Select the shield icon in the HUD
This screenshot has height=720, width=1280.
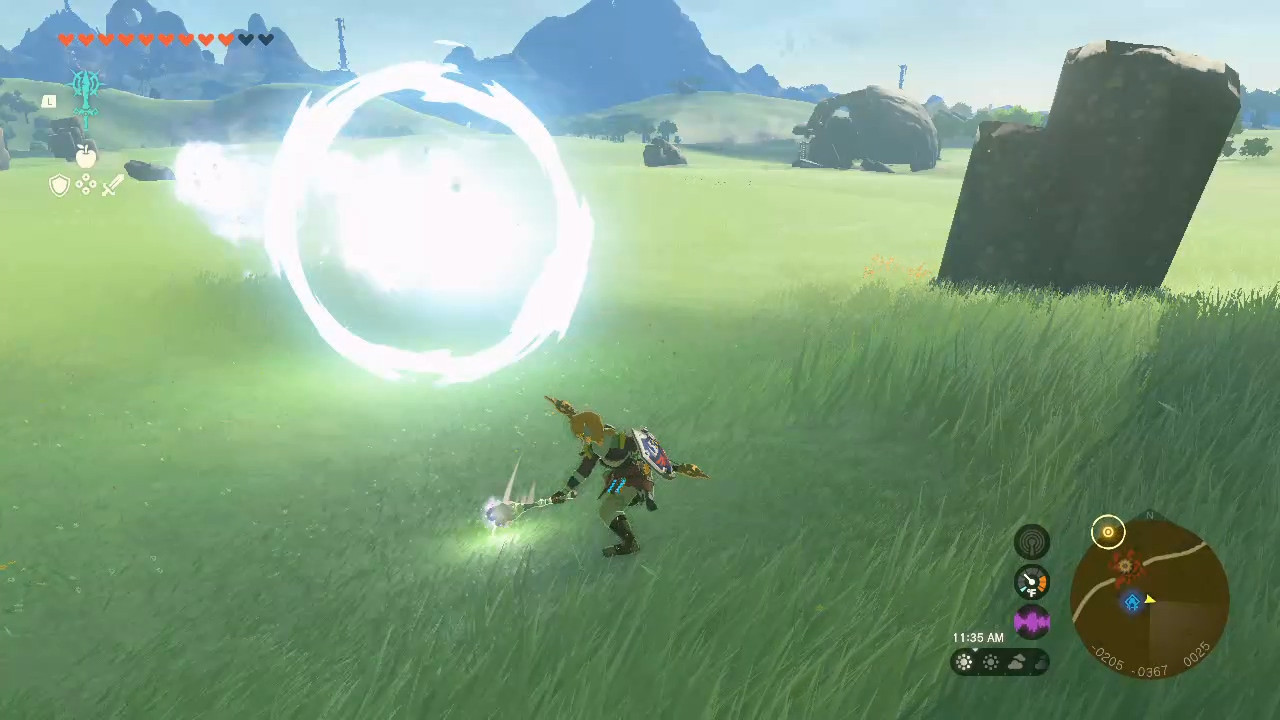[x=60, y=185]
